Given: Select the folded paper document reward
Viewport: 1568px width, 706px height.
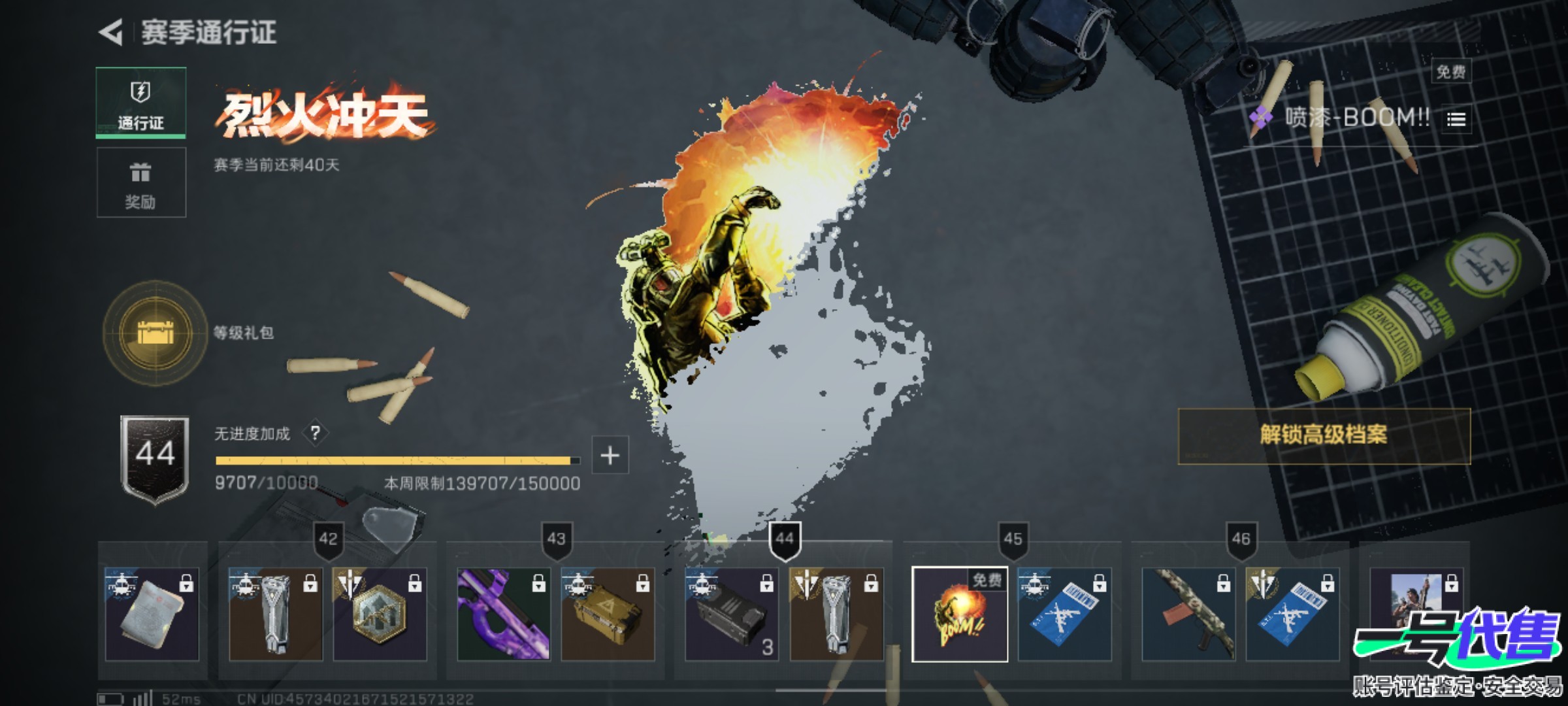Looking at the screenshot, I should tap(152, 614).
